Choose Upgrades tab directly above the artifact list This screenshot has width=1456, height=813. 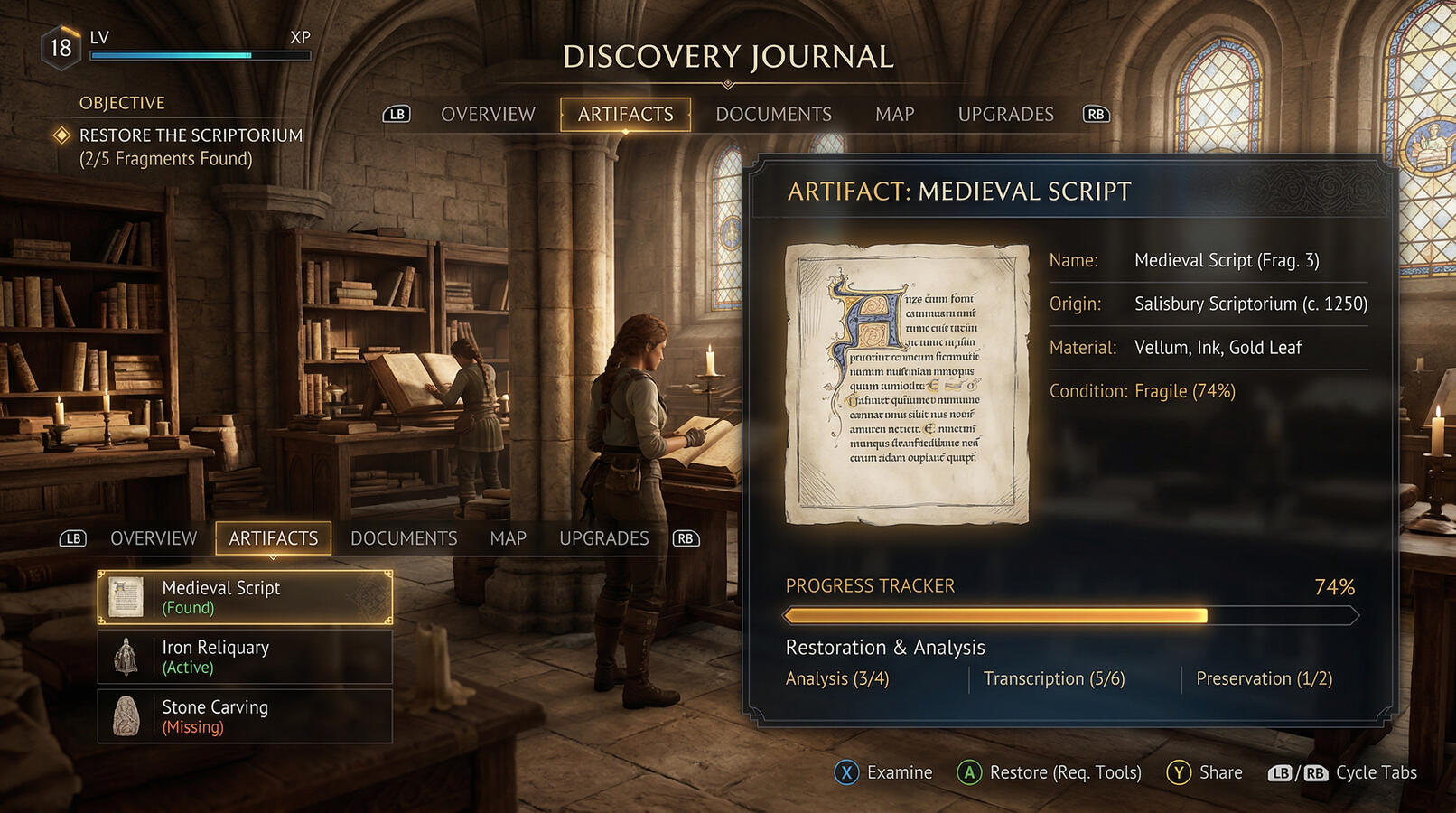click(x=603, y=538)
